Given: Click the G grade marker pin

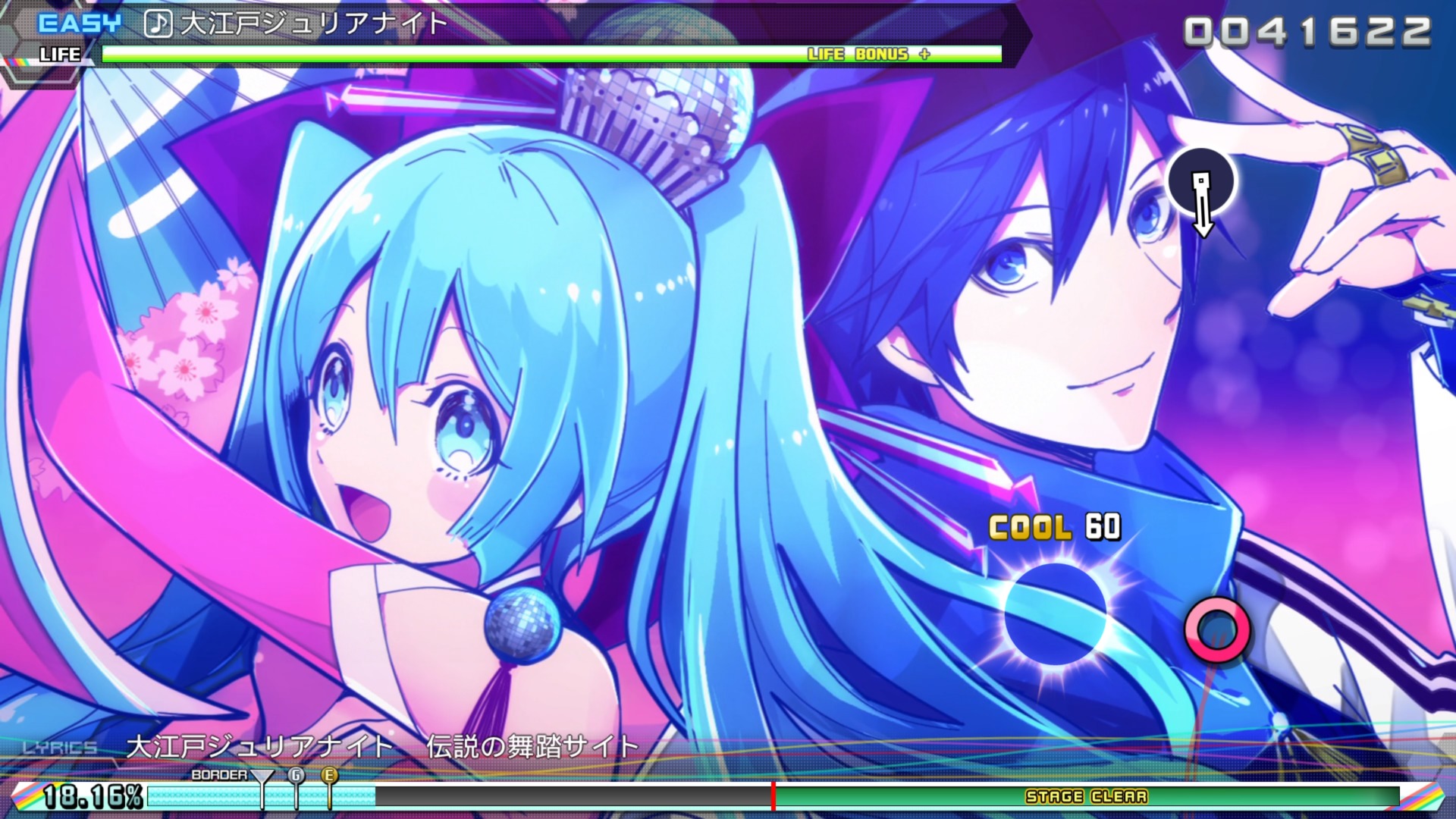Looking at the screenshot, I should click(295, 775).
